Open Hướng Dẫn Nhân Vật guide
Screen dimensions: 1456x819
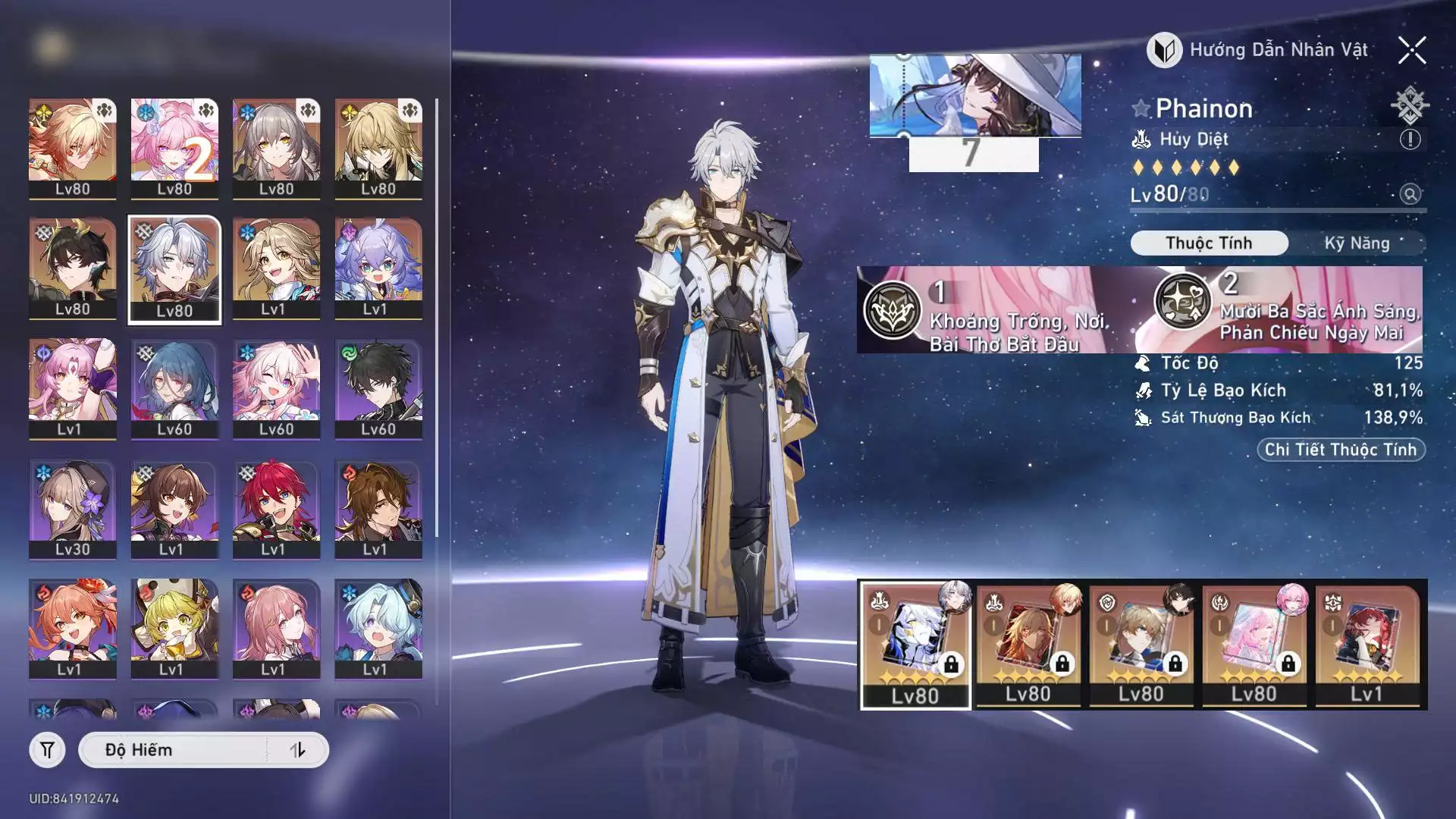[1259, 51]
